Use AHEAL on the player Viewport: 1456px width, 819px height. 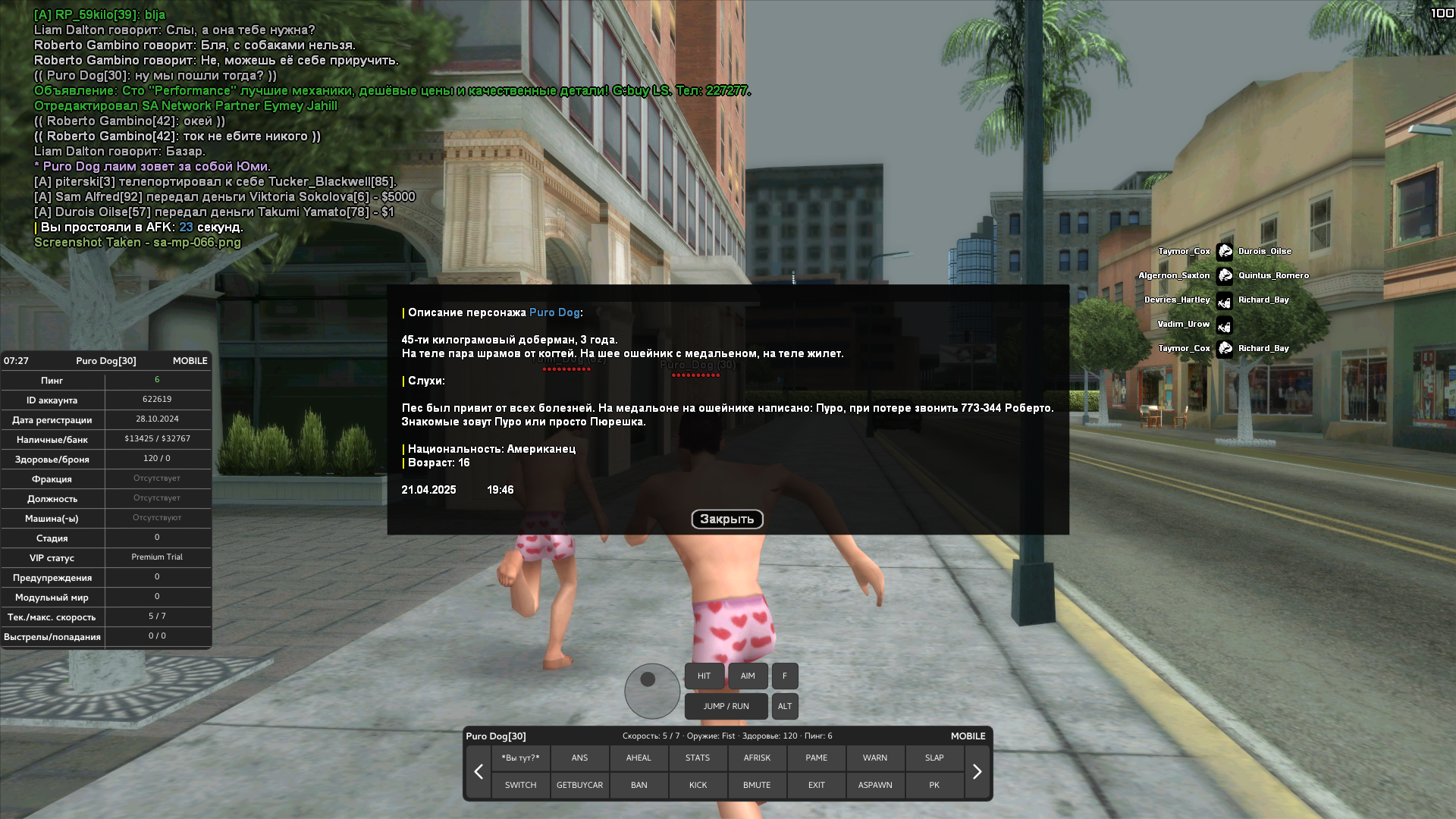(639, 758)
